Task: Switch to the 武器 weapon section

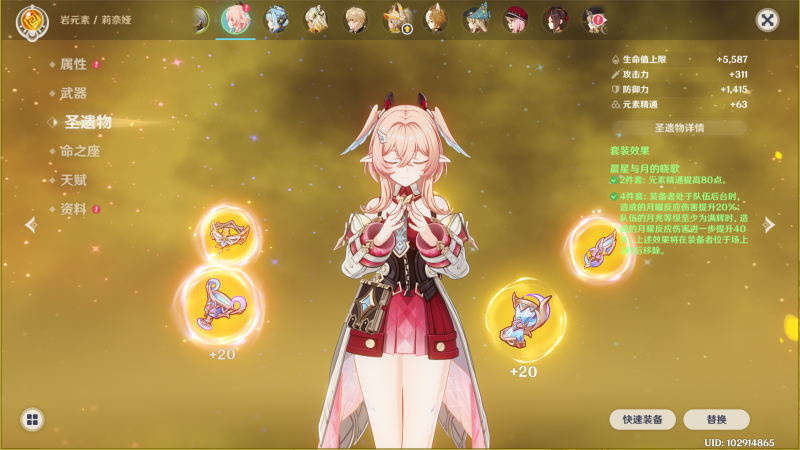Action: [74, 93]
